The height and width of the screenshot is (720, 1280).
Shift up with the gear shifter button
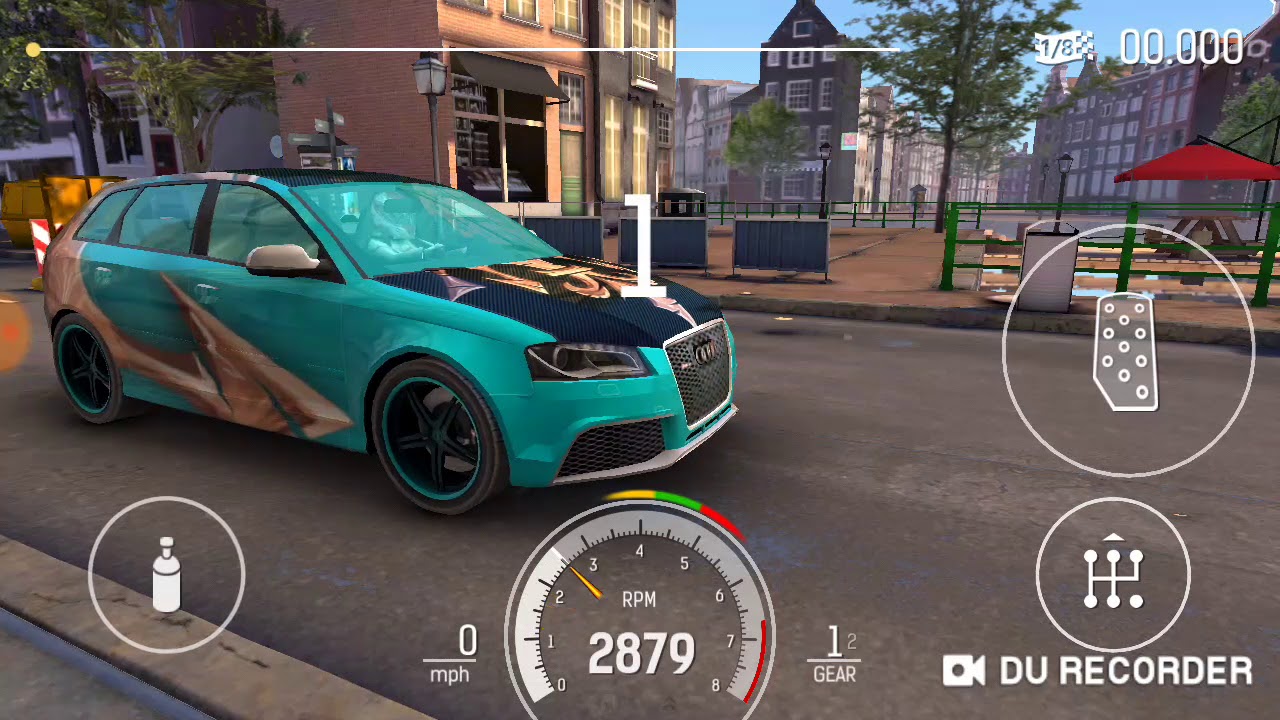(x=1113, y=576)
